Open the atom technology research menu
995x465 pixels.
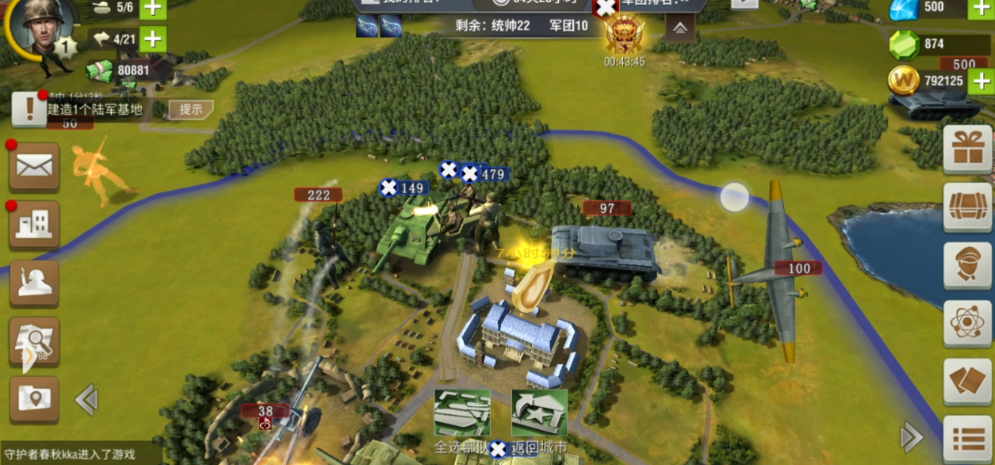click(x=968, y=324)
